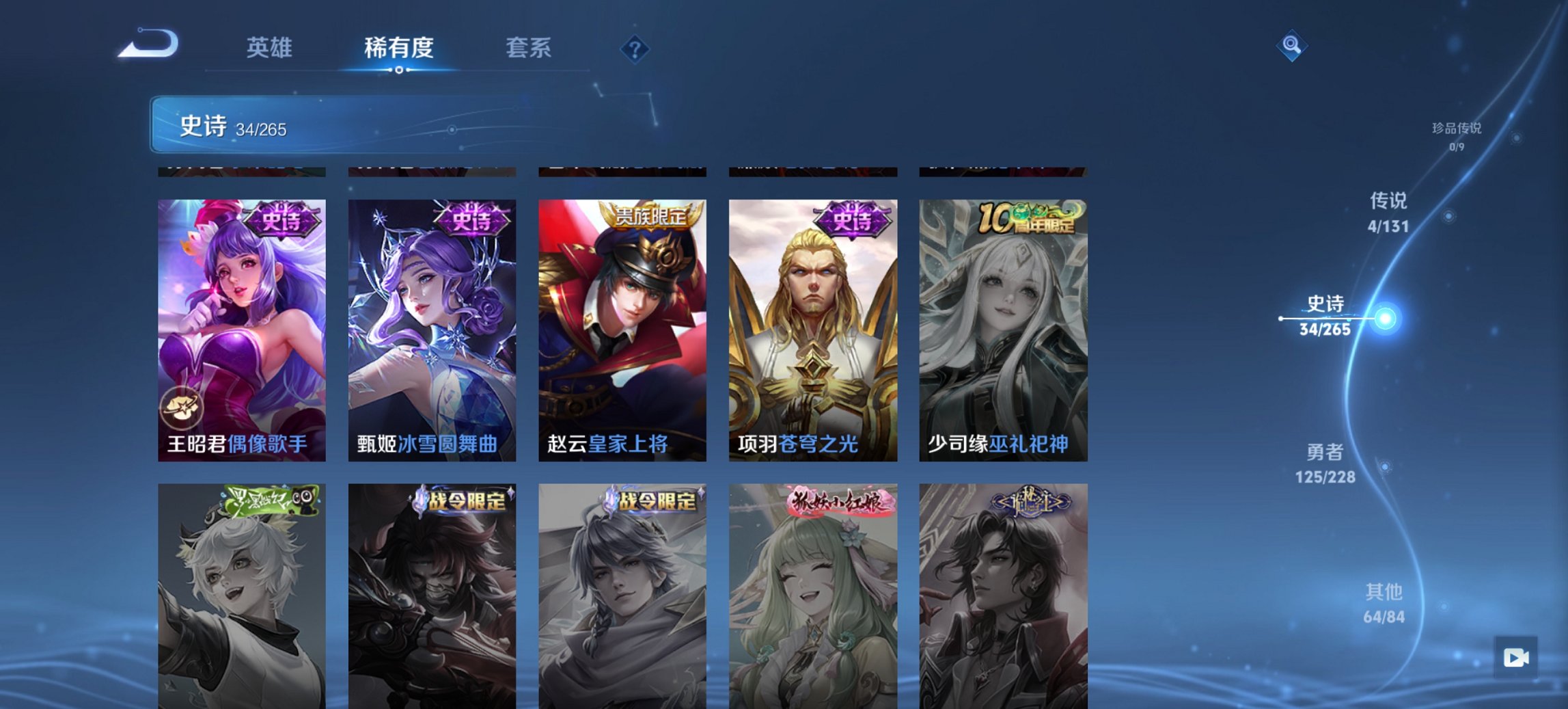1568x709 pixels.
Task: Click the question mark help icon
Action: pyautogui.click(x=635, y=49)
